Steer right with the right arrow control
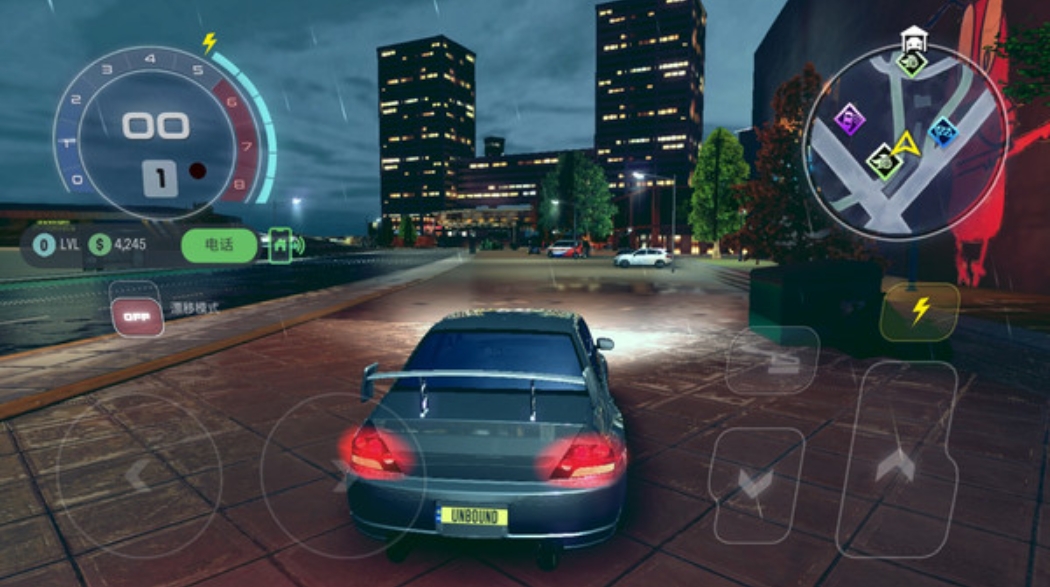 point(343,475)
